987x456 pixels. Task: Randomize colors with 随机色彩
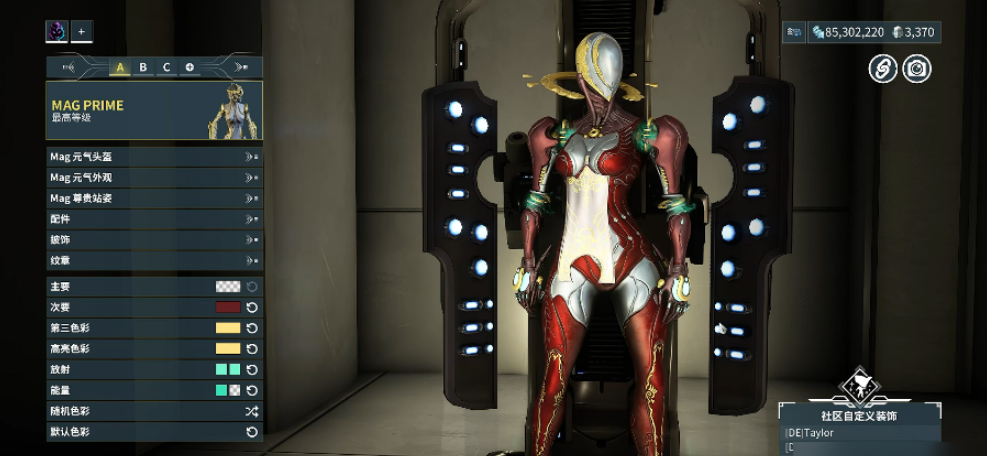point(252,411)
